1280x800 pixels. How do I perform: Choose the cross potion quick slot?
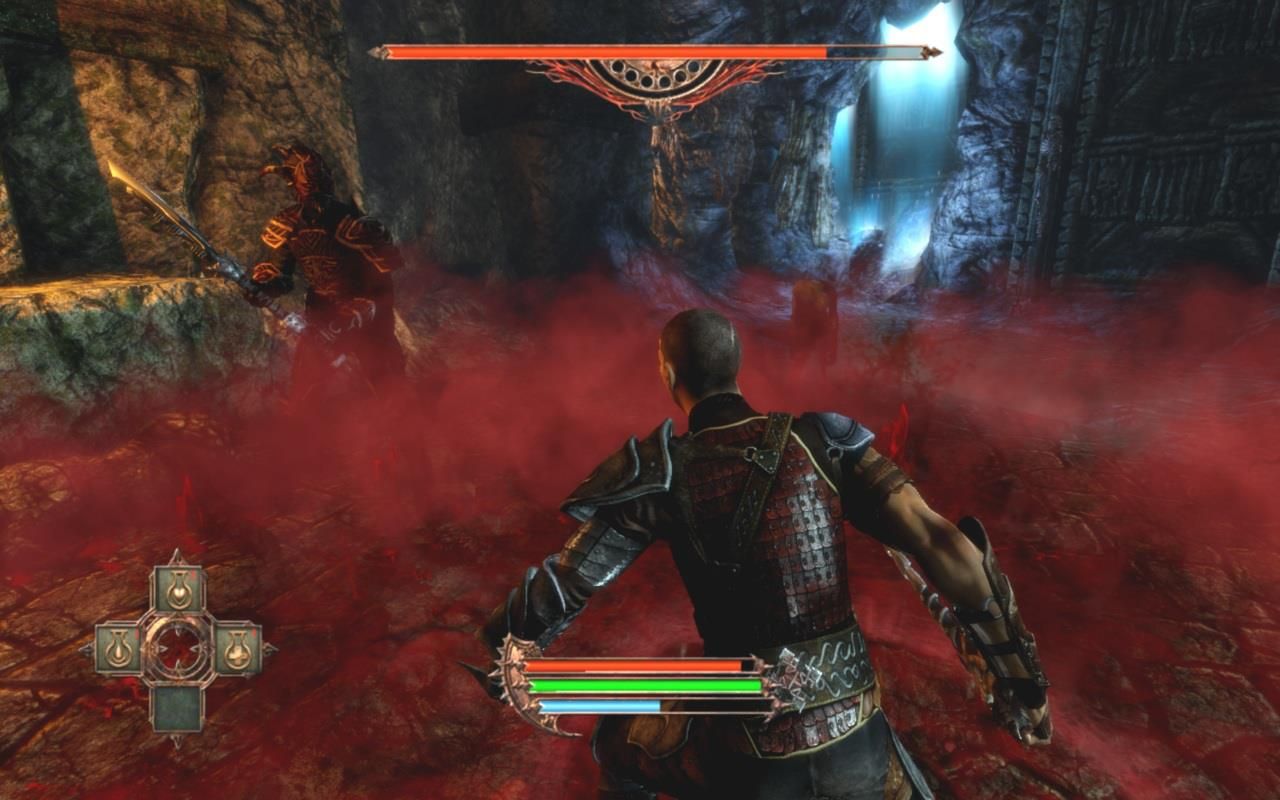point(237,650)
